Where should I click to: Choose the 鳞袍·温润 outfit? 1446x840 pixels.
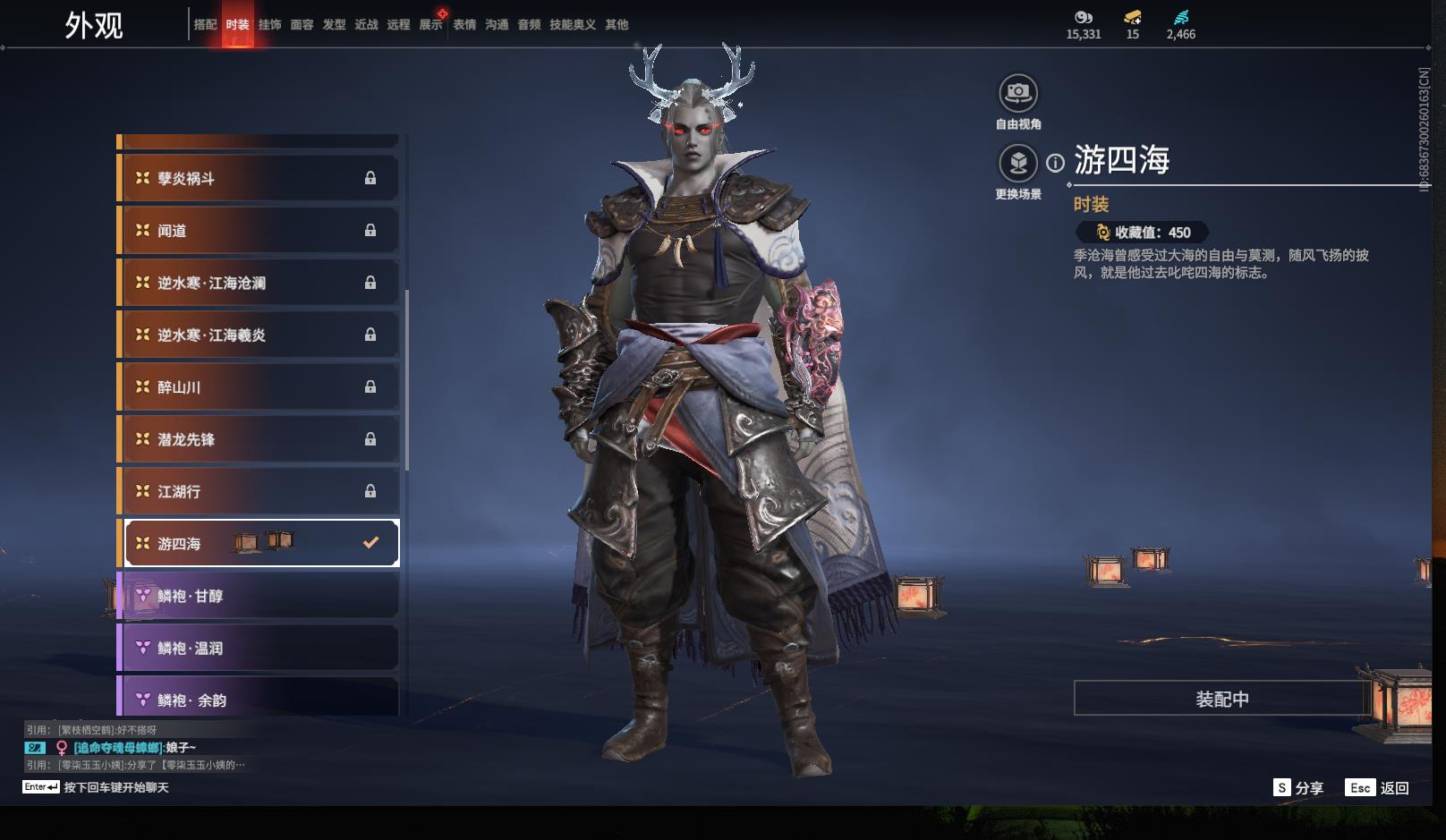[x=259, y=648]
